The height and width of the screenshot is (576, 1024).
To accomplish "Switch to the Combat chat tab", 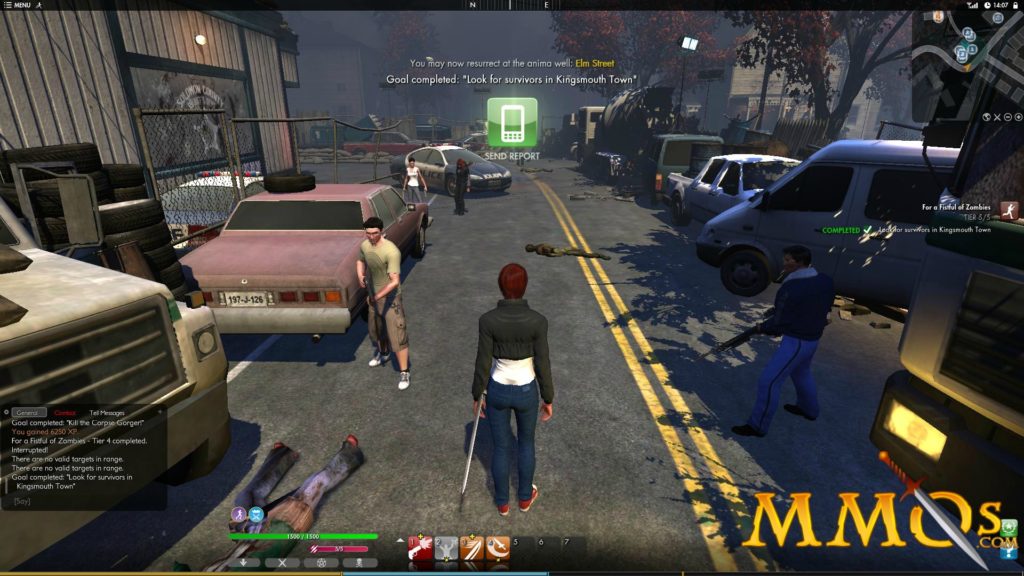I will pyautogui.click(x=65, y=412).
